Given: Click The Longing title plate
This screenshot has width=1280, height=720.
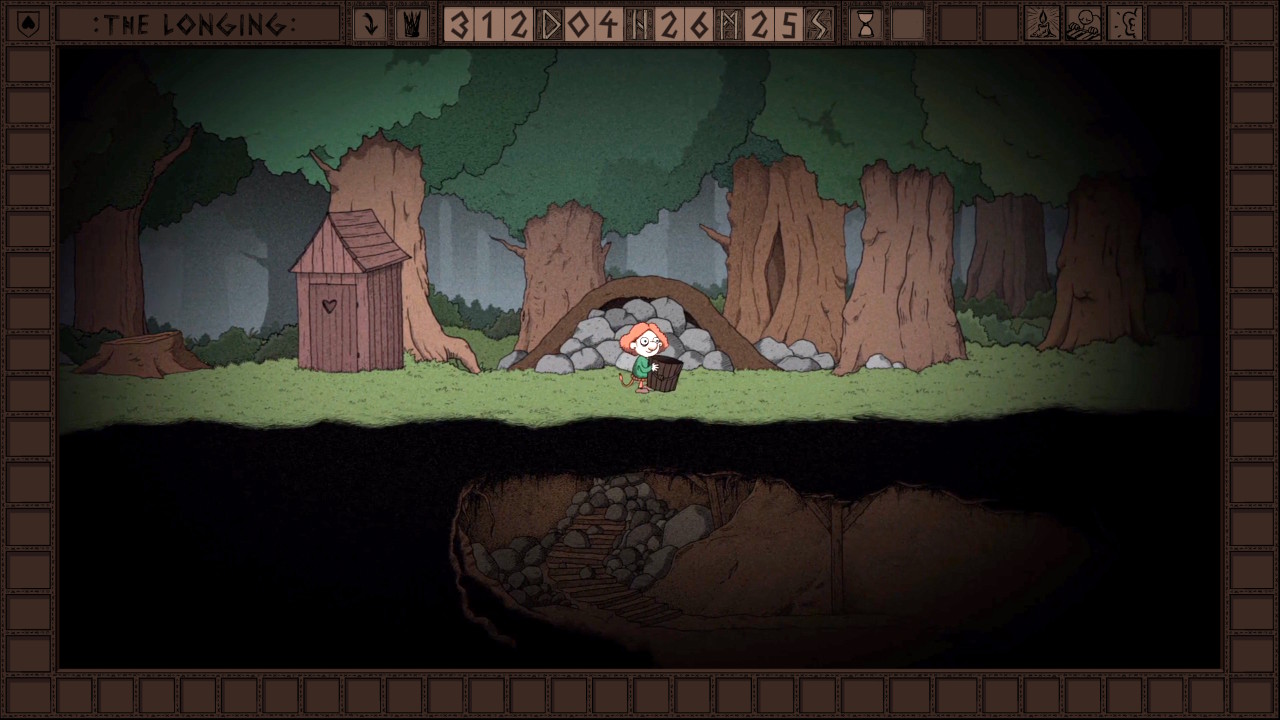Looking at the screenshot, I should pos(197,24).
